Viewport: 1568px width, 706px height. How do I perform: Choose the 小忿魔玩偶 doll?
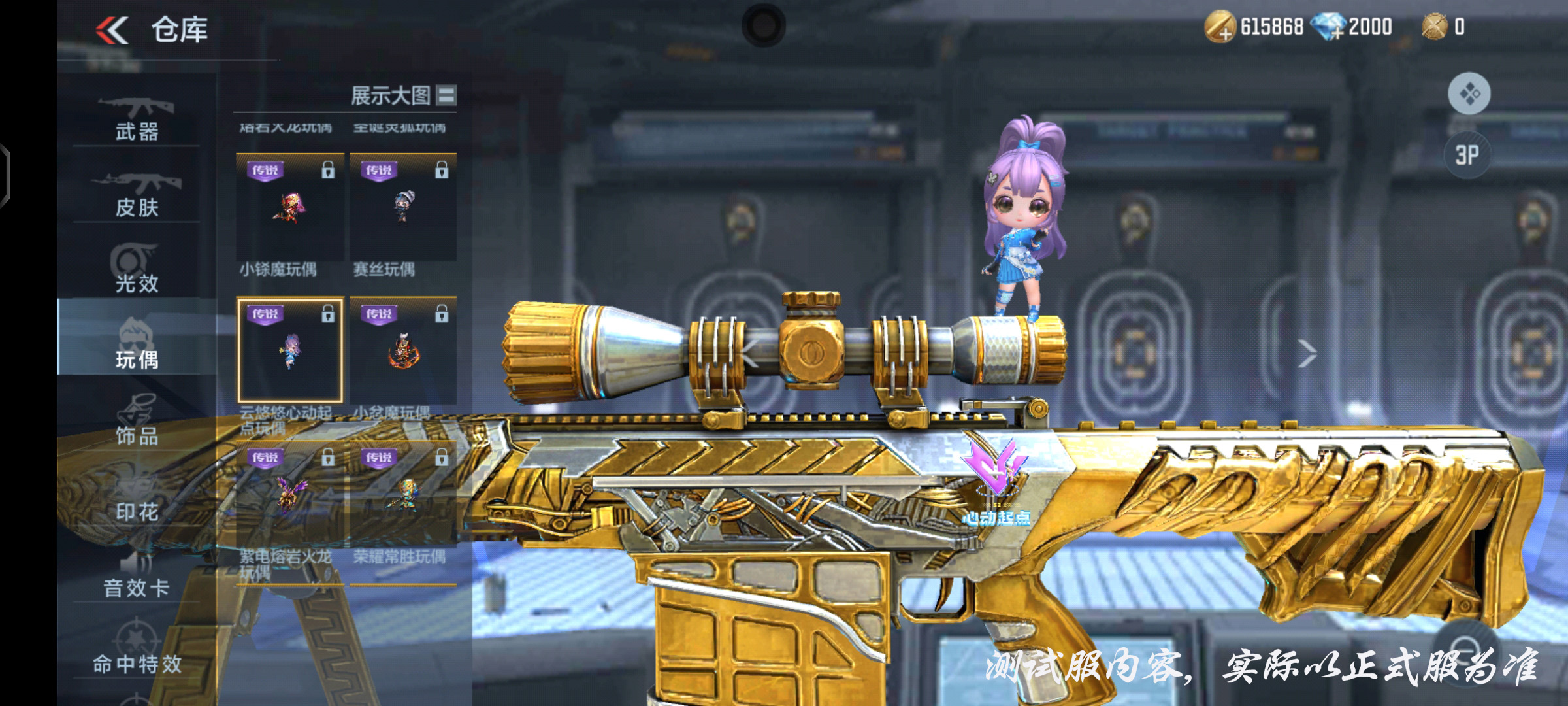coord(403,351)
